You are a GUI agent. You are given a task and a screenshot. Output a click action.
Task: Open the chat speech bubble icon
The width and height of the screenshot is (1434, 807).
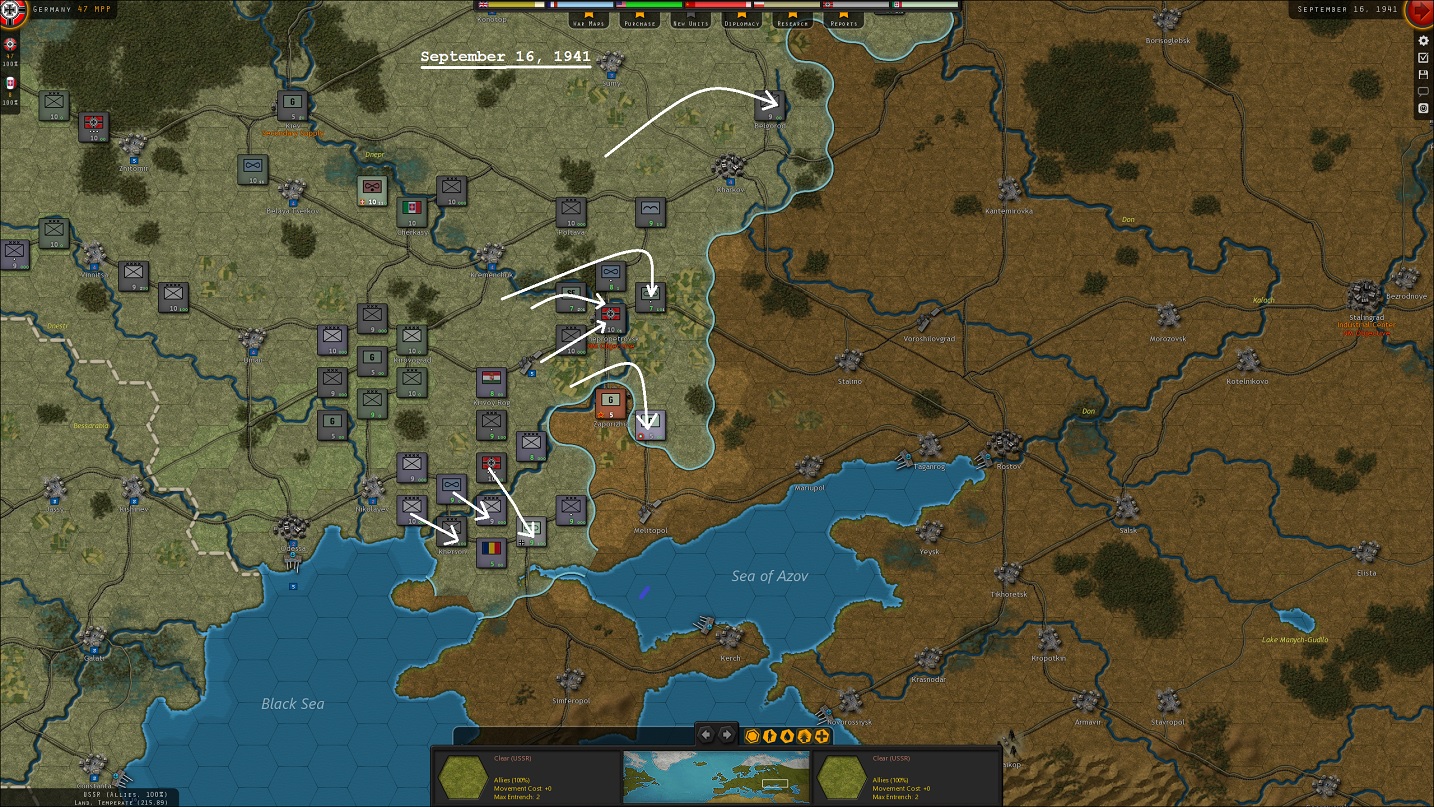1423,90
